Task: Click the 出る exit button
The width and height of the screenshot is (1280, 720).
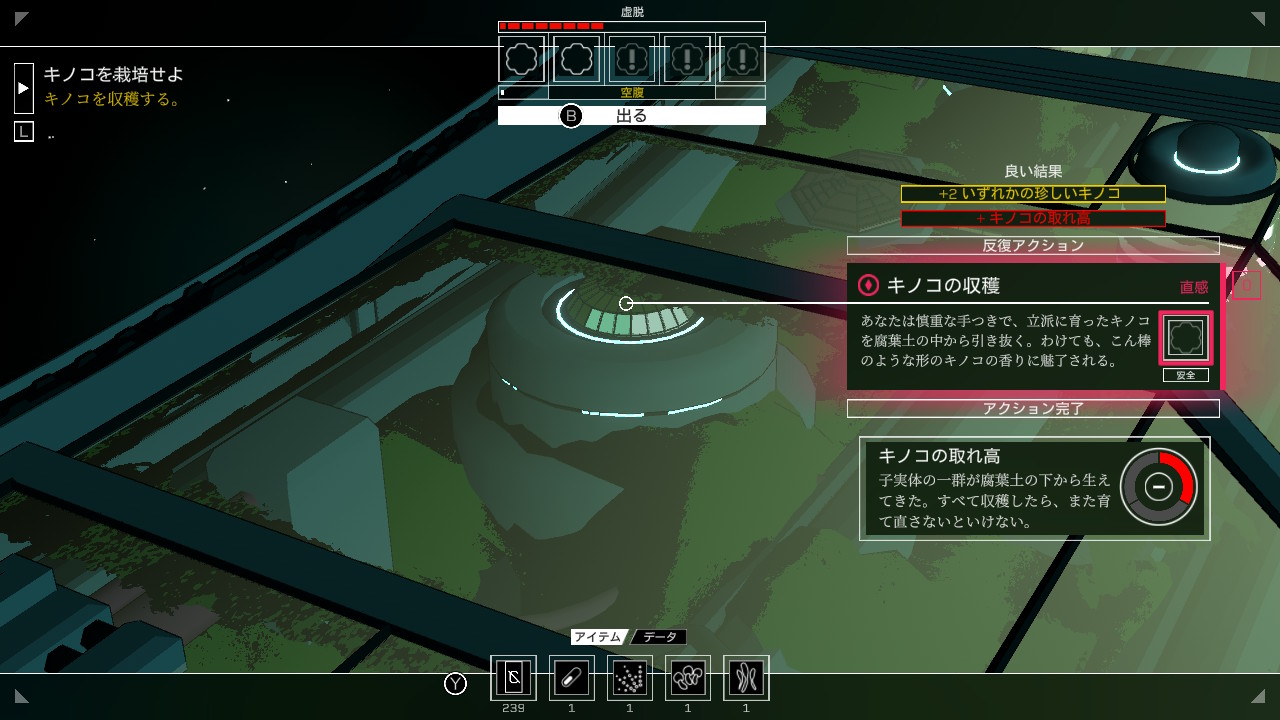Action: point(631,116)
